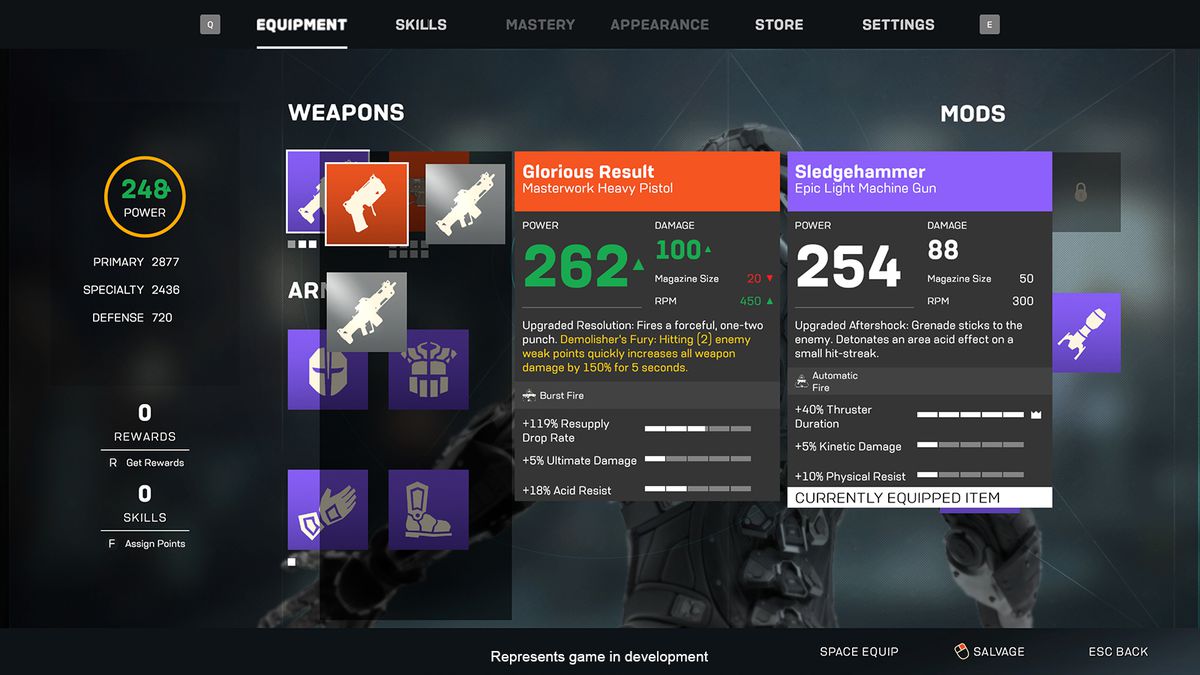Switch to the Equipment tab

pyautogui.click(x=301, y=25)
